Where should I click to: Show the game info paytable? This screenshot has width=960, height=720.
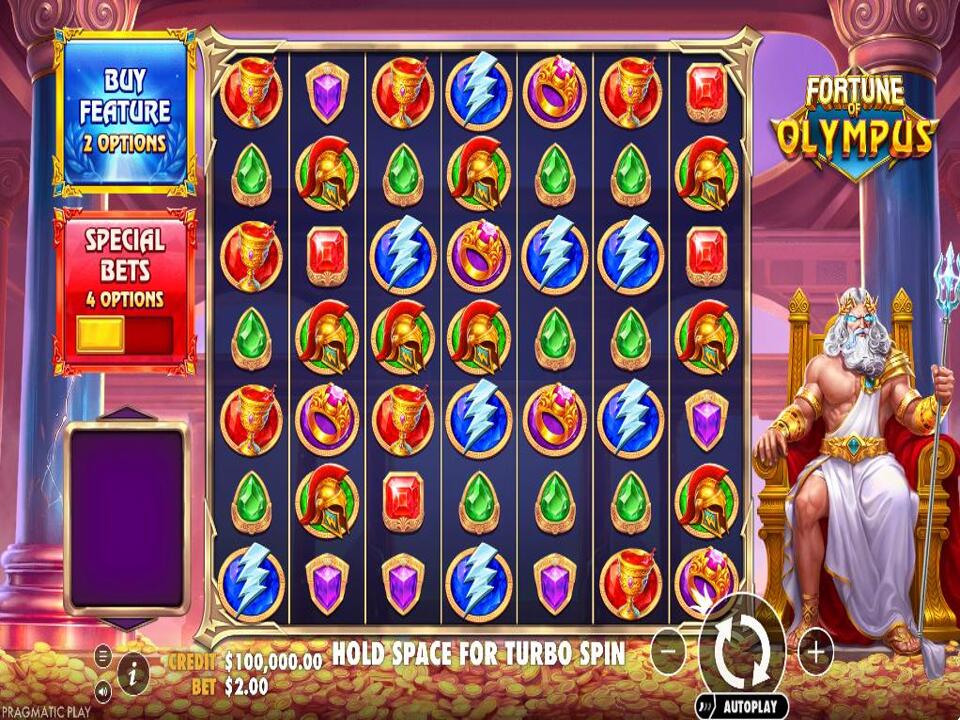tap(133, 673)
